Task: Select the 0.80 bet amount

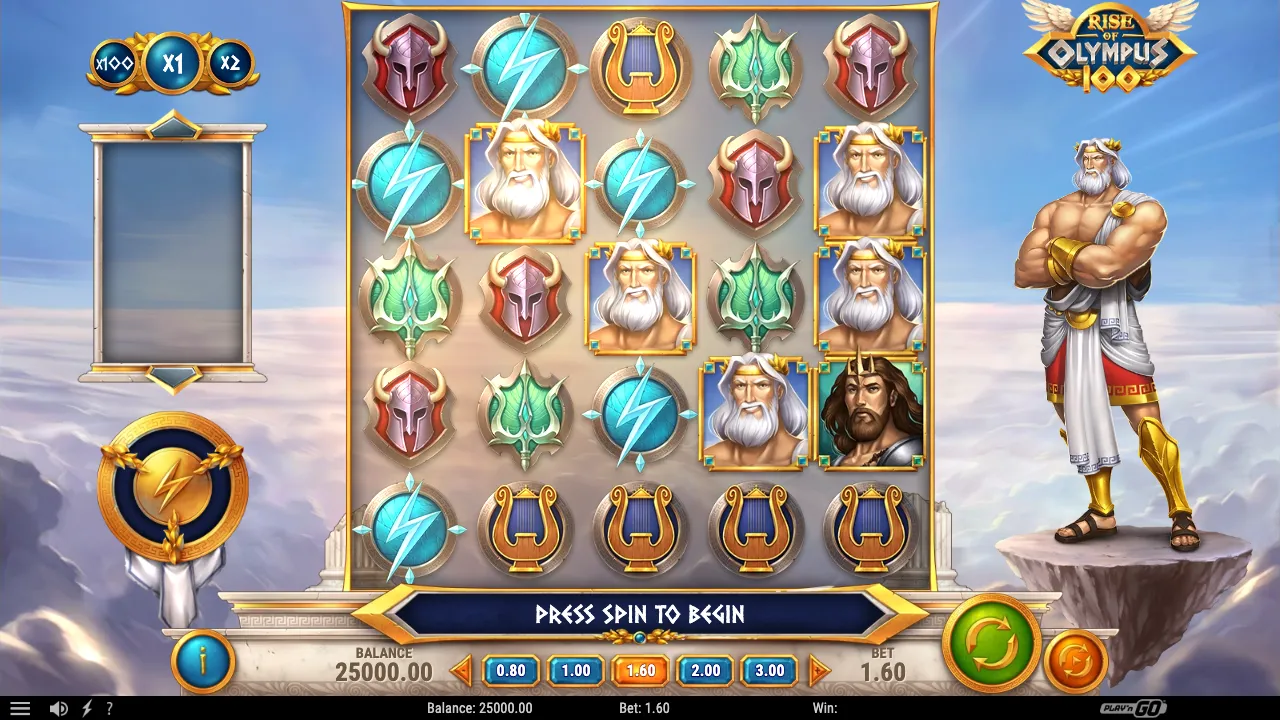Action: pyautogui.click(x=511, y=670)
